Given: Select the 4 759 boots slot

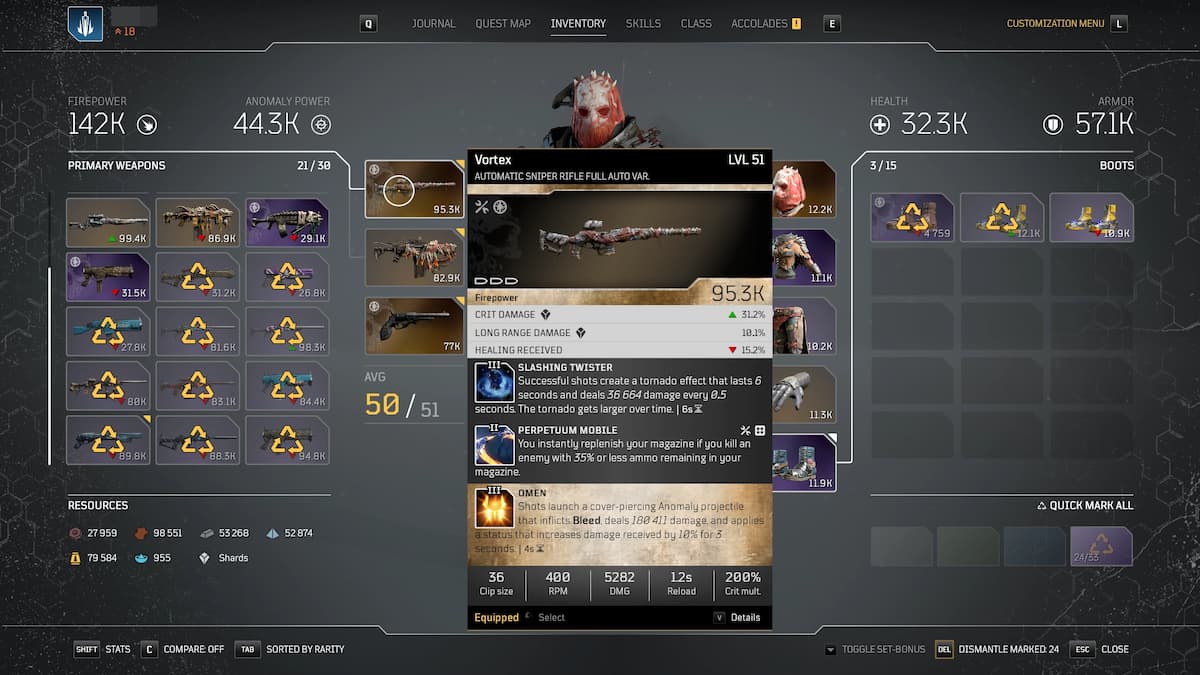Looking at the screenshot, I should (912, 218).
